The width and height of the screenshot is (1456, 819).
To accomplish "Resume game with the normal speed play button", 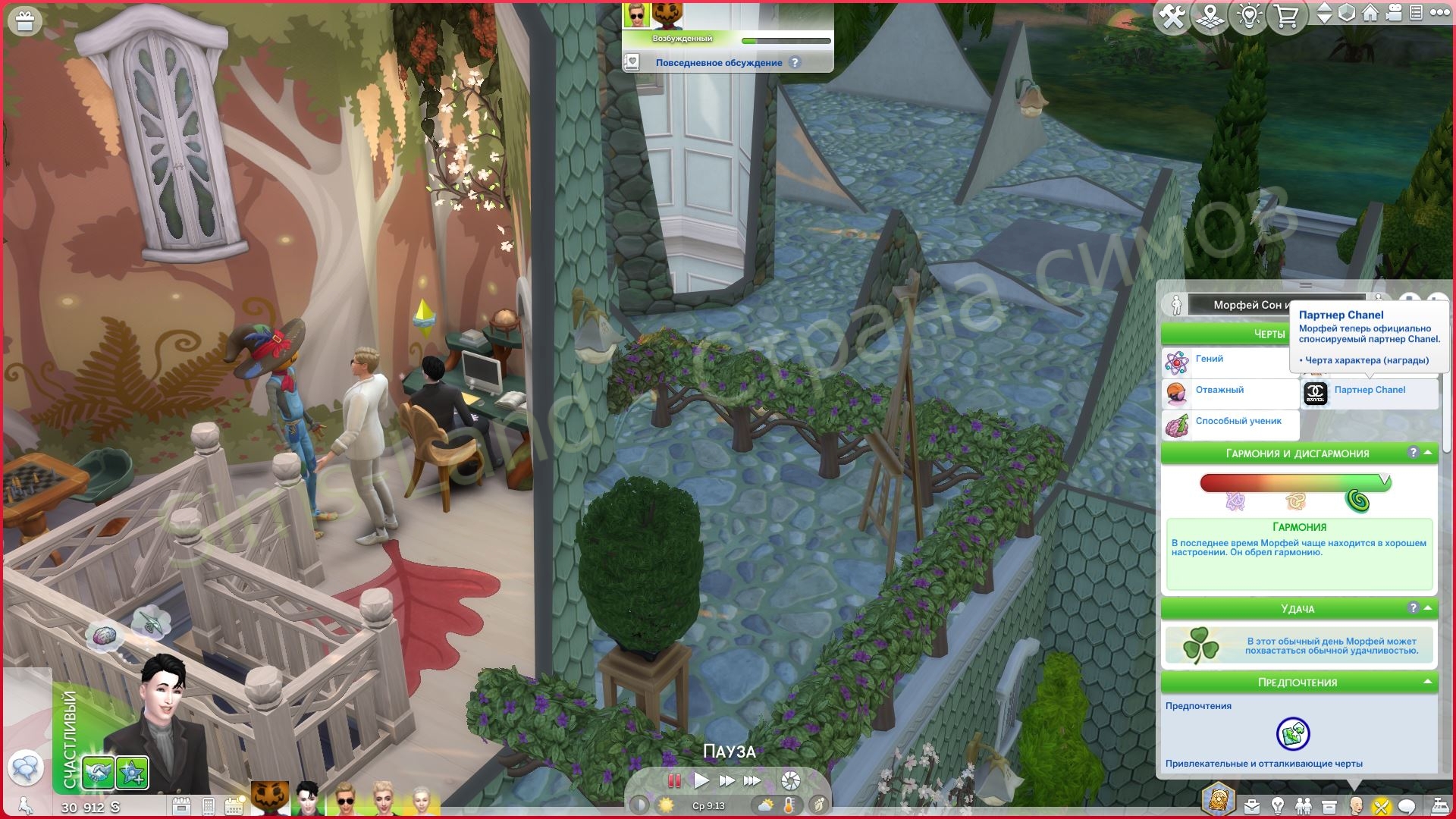I will tap(701, 780).
